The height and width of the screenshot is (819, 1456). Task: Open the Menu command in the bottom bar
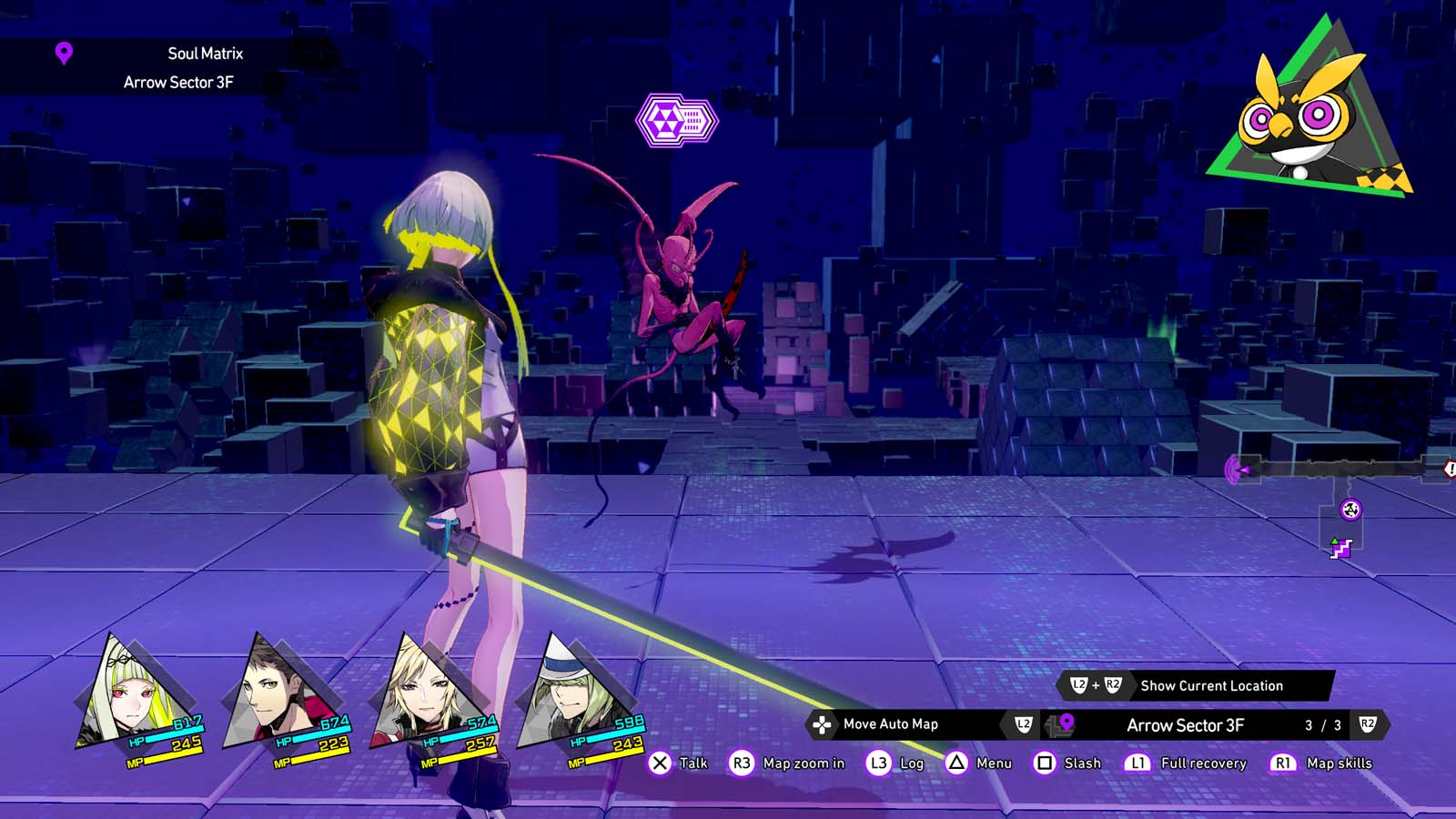click(x=992, y=763)
